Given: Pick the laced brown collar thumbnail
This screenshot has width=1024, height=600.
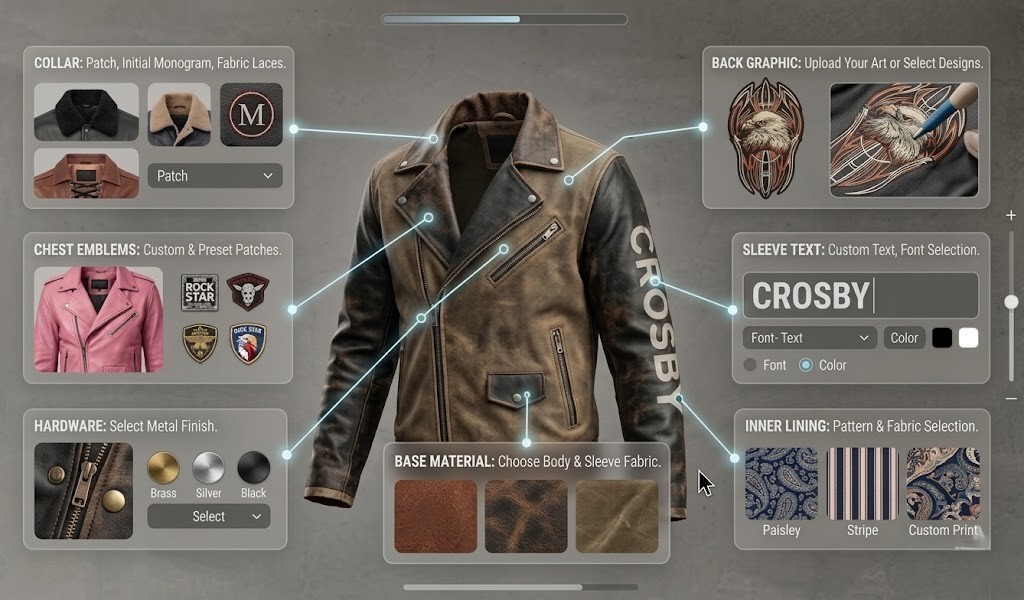Looking at the screenshot, I should tap(86, 174).
